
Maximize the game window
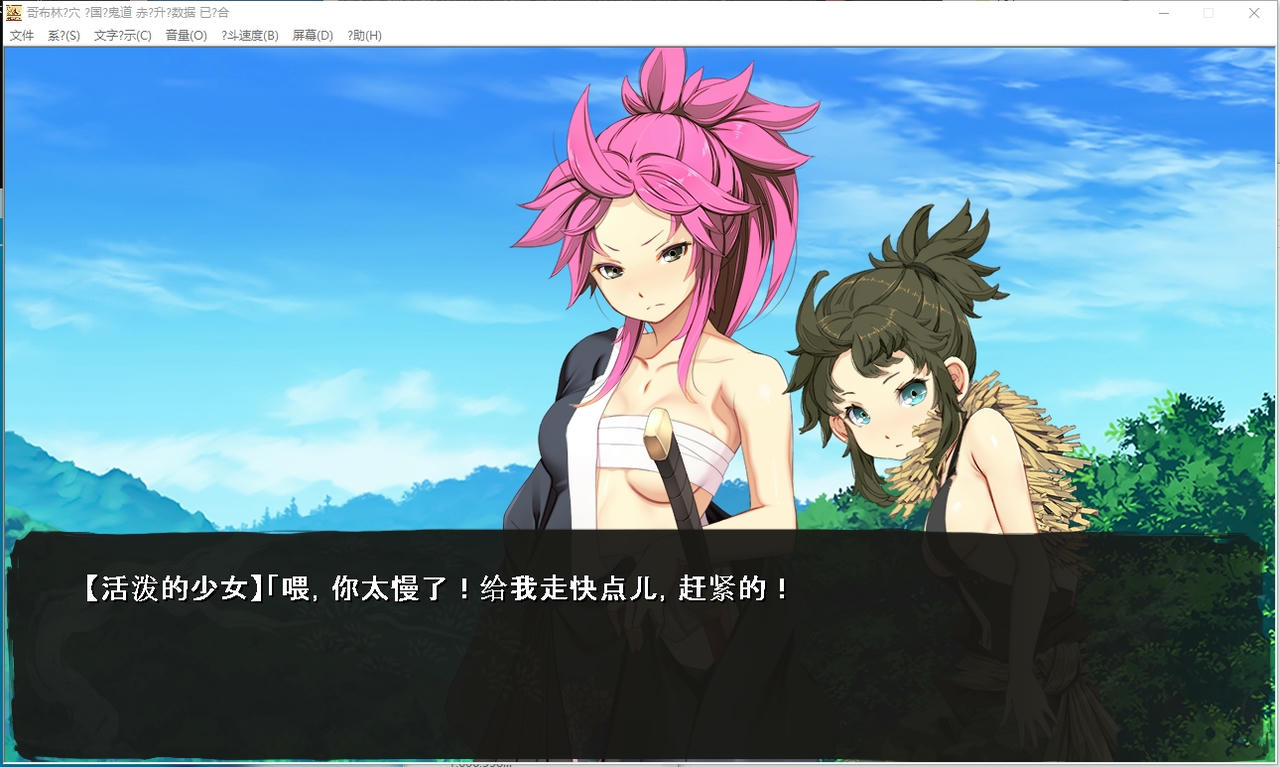click(x=1208, y=12)
